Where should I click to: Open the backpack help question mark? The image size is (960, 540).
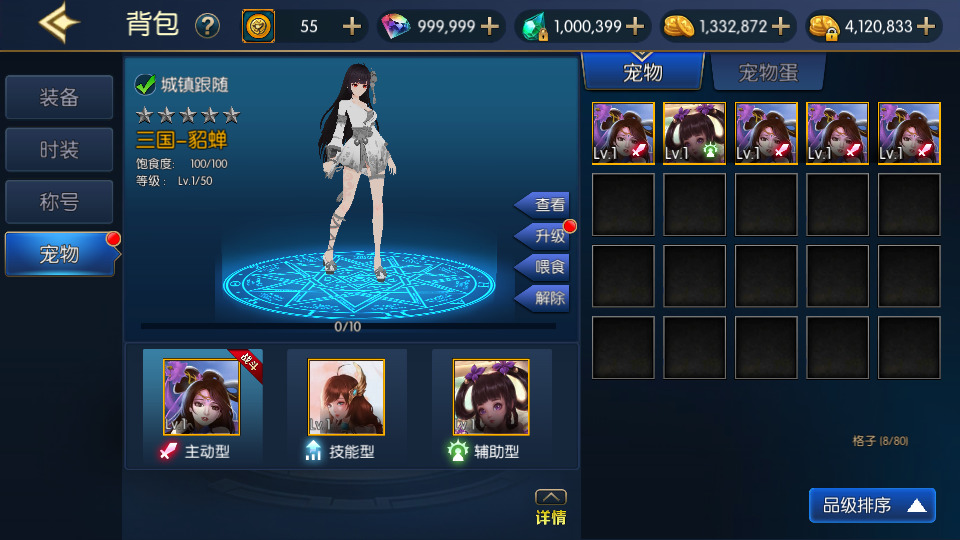[x=207, y=26]
